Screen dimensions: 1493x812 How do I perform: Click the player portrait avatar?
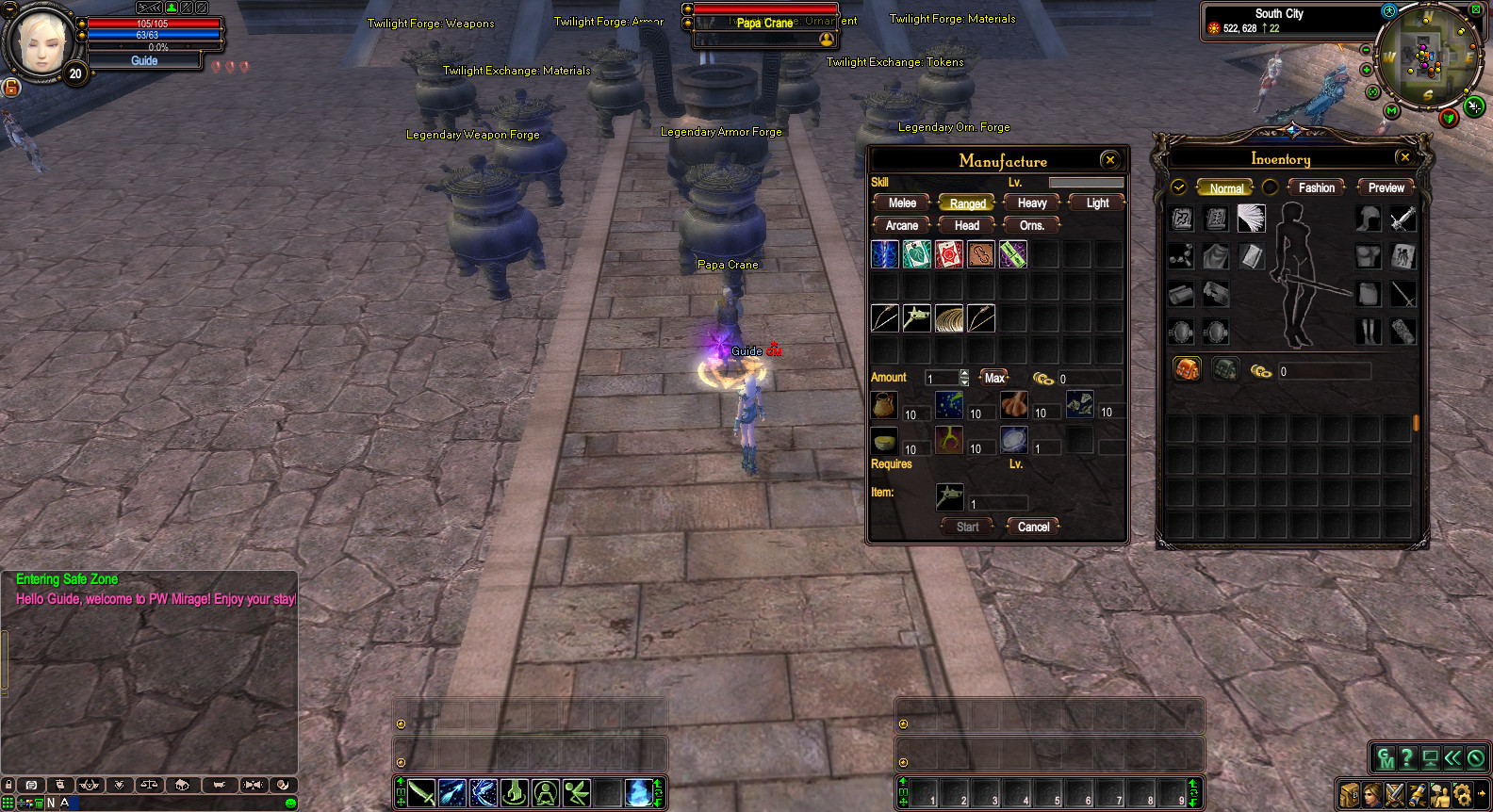41,42
